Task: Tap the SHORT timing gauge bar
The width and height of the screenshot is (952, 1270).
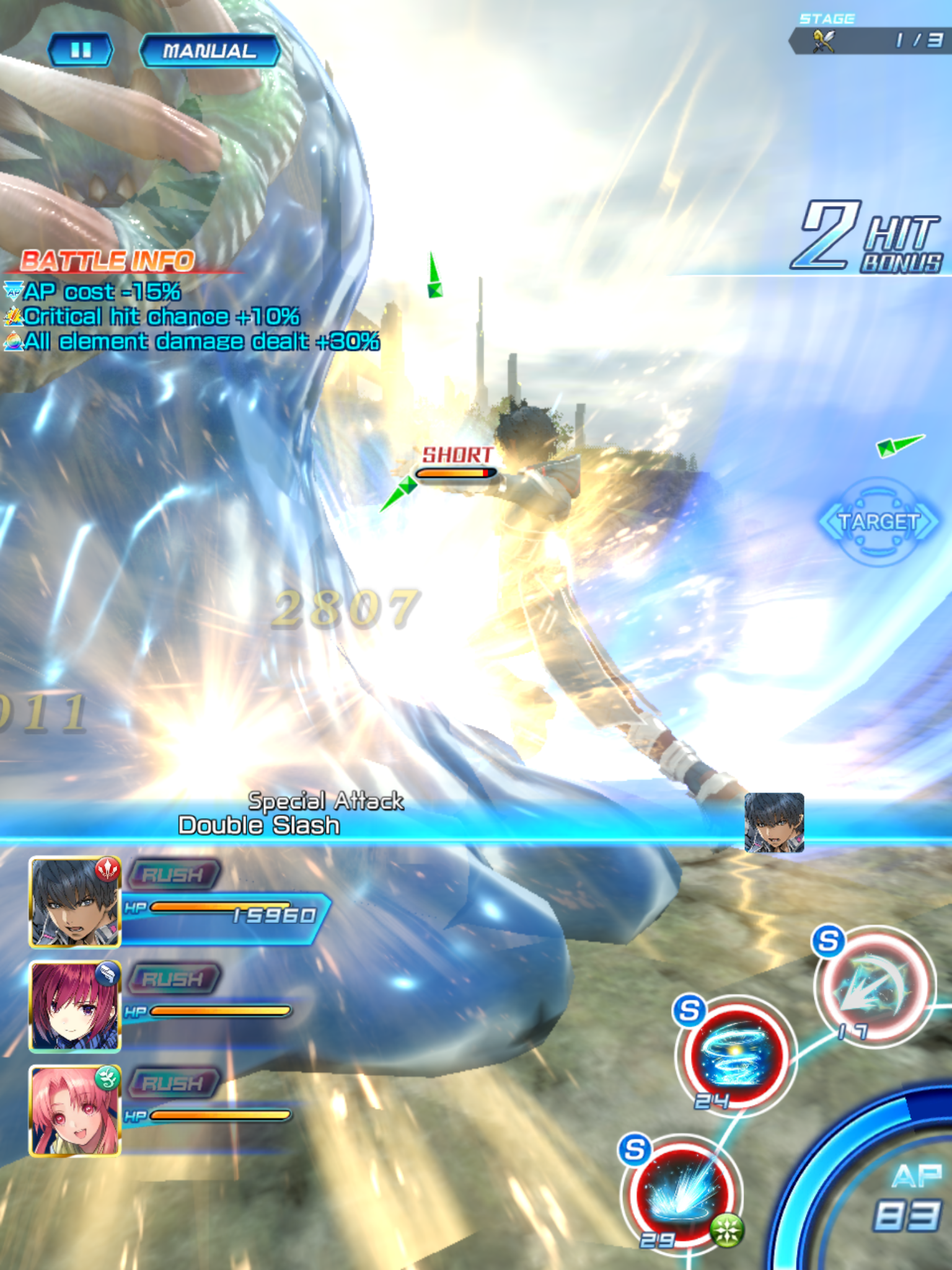Action: tap(456, 471)
